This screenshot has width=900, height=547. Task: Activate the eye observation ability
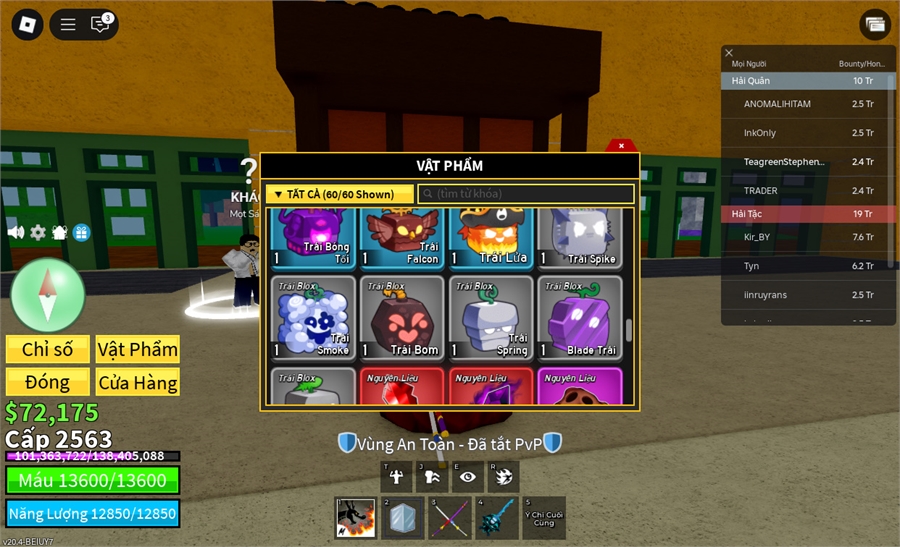click(x=467, y=476)
